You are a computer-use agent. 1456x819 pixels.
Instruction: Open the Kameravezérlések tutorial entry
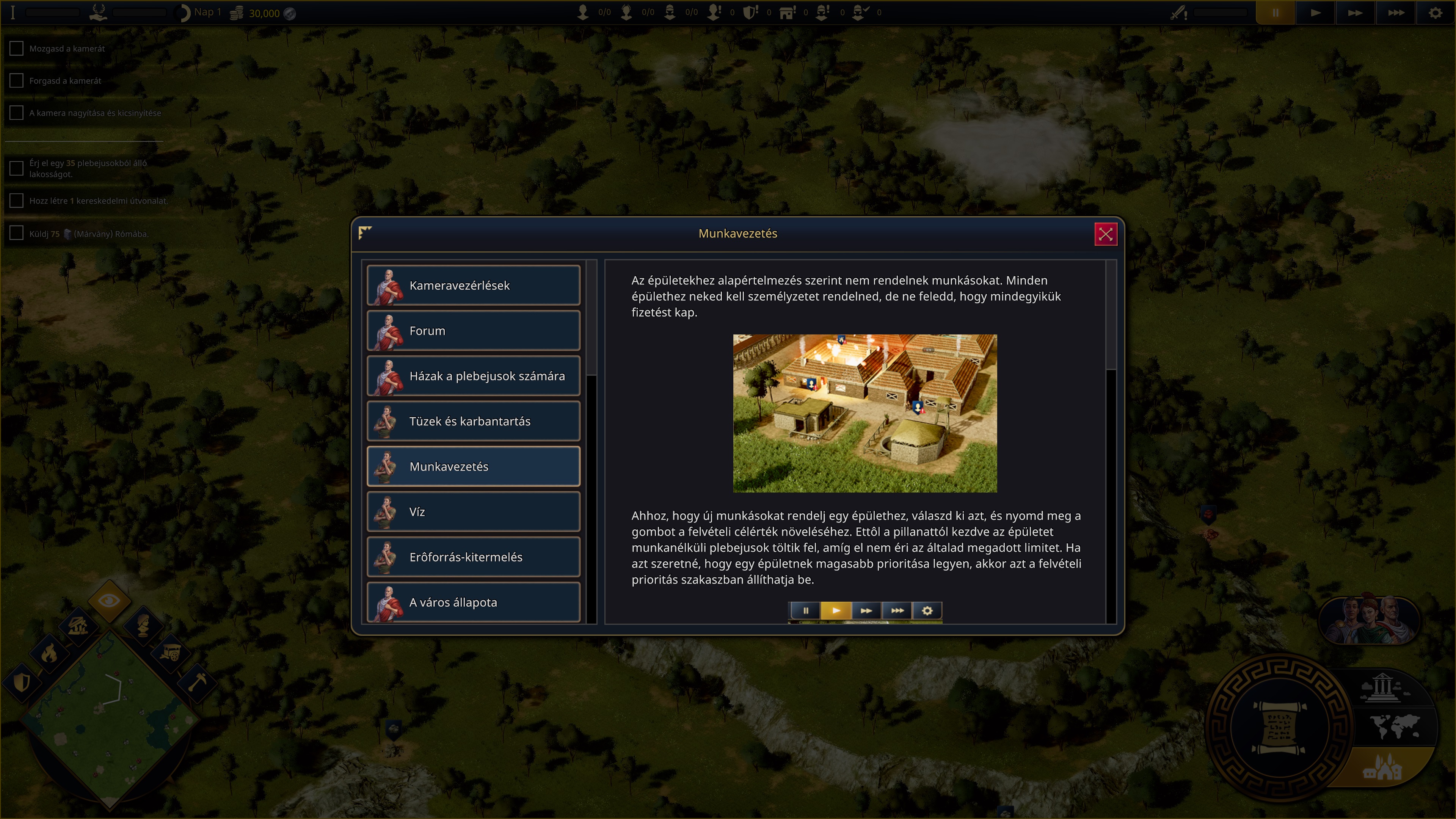pyautogui.click(x=473, y=286)
